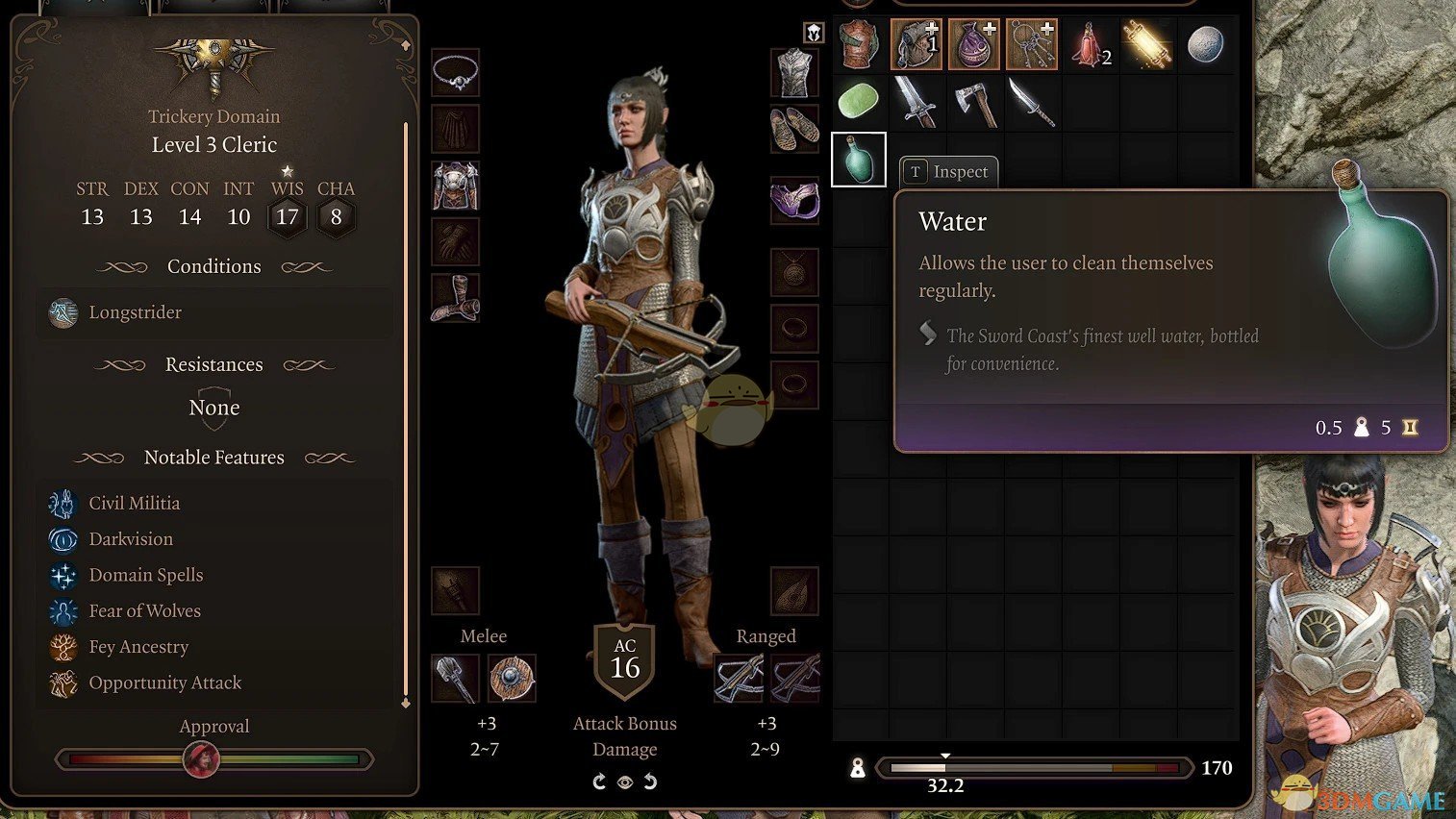Toggle character preview eye icon
Image resolution: width=1456 pixels, height=819 pixels.
pos(625,782)
